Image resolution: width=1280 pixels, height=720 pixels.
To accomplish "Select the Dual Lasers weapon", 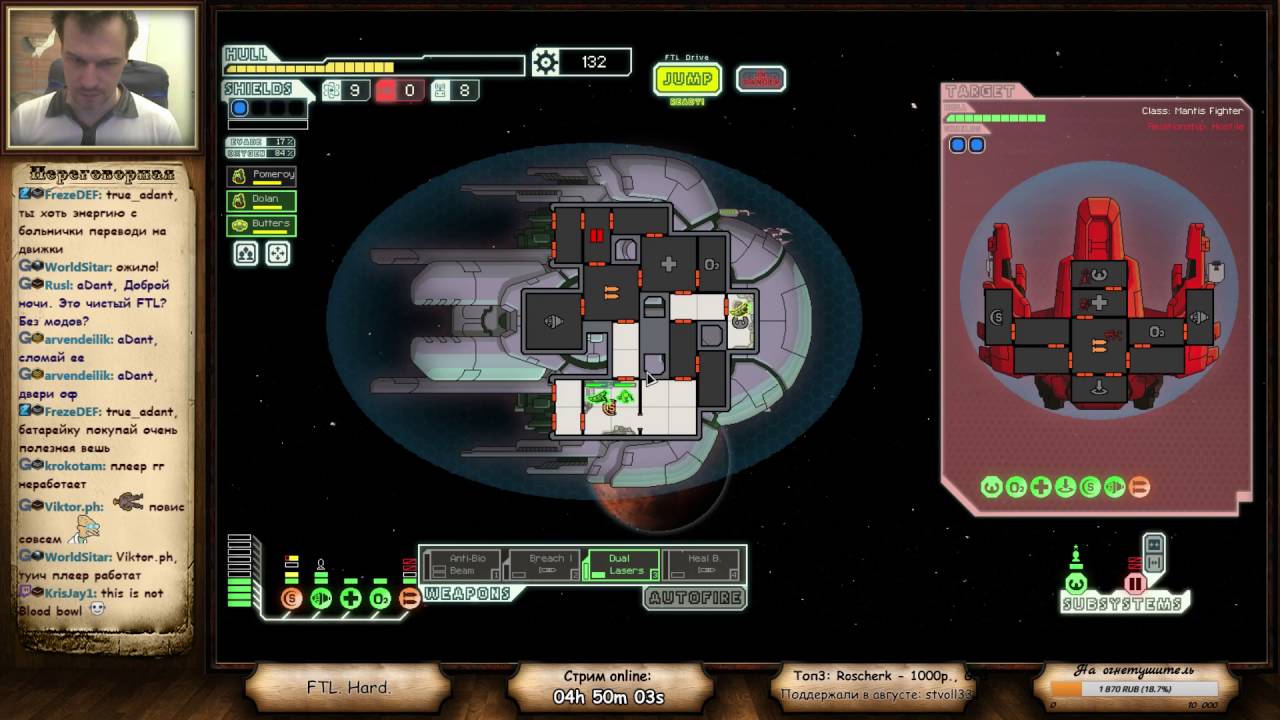I will point(622,565).
